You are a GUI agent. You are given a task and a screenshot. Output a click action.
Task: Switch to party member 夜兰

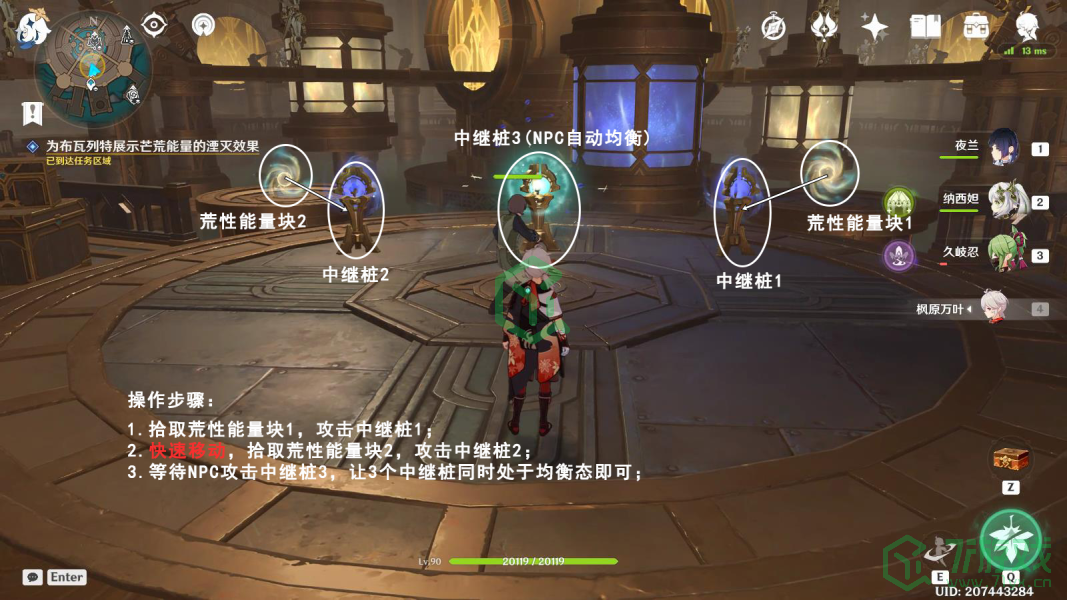click(x=1003, y=148)
